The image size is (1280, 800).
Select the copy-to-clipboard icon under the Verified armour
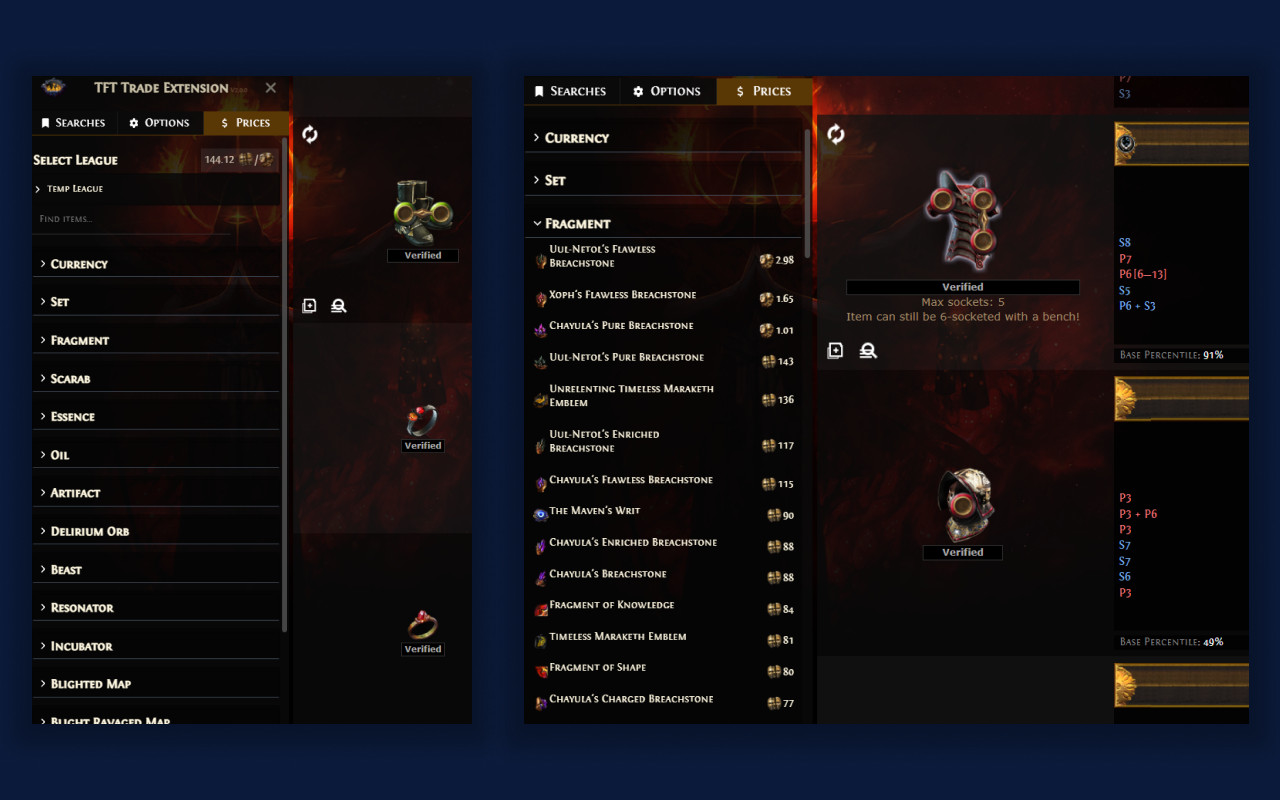(835, 350)
